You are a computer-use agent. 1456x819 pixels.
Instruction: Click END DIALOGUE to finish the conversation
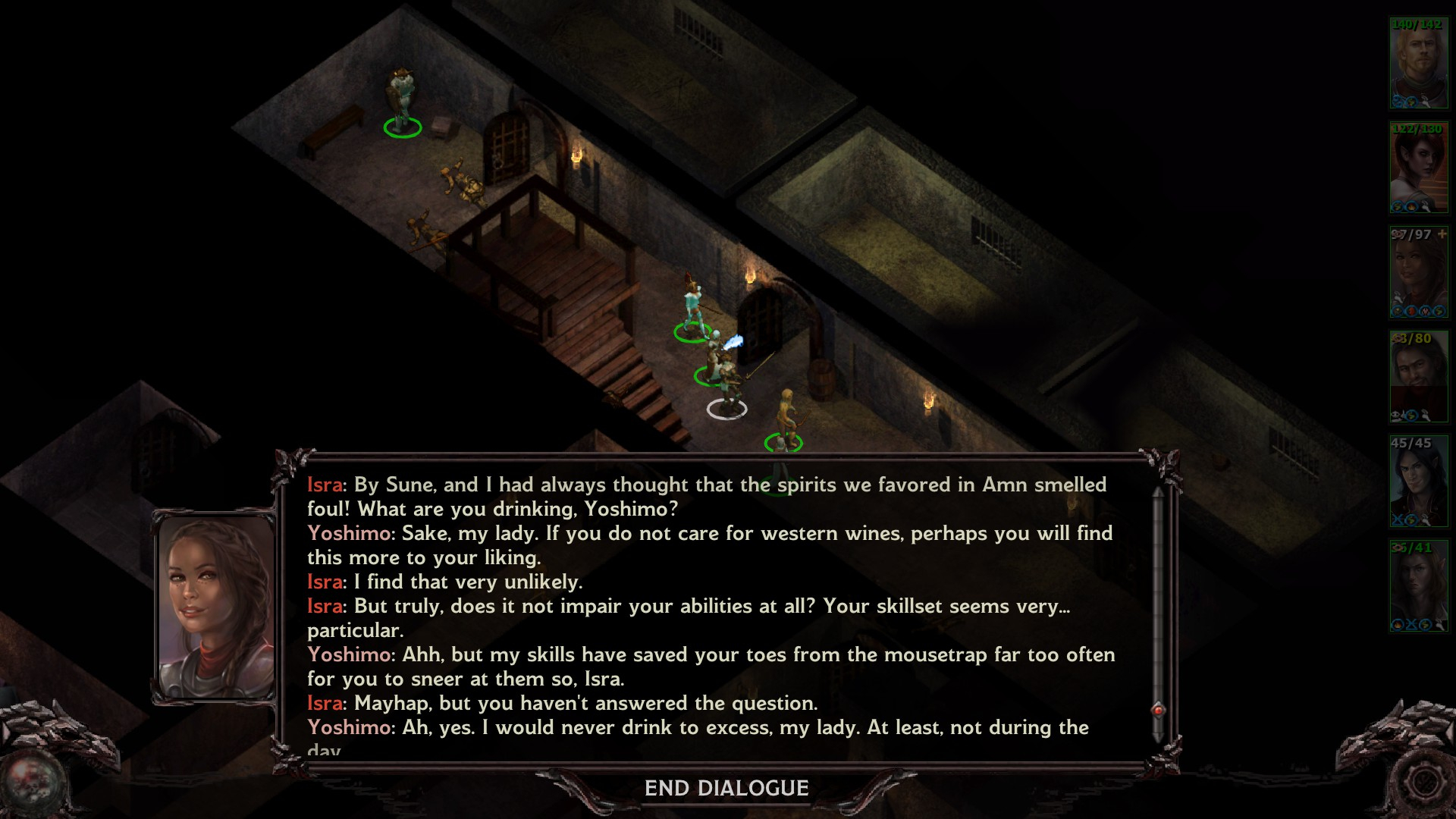click(726, 789)
